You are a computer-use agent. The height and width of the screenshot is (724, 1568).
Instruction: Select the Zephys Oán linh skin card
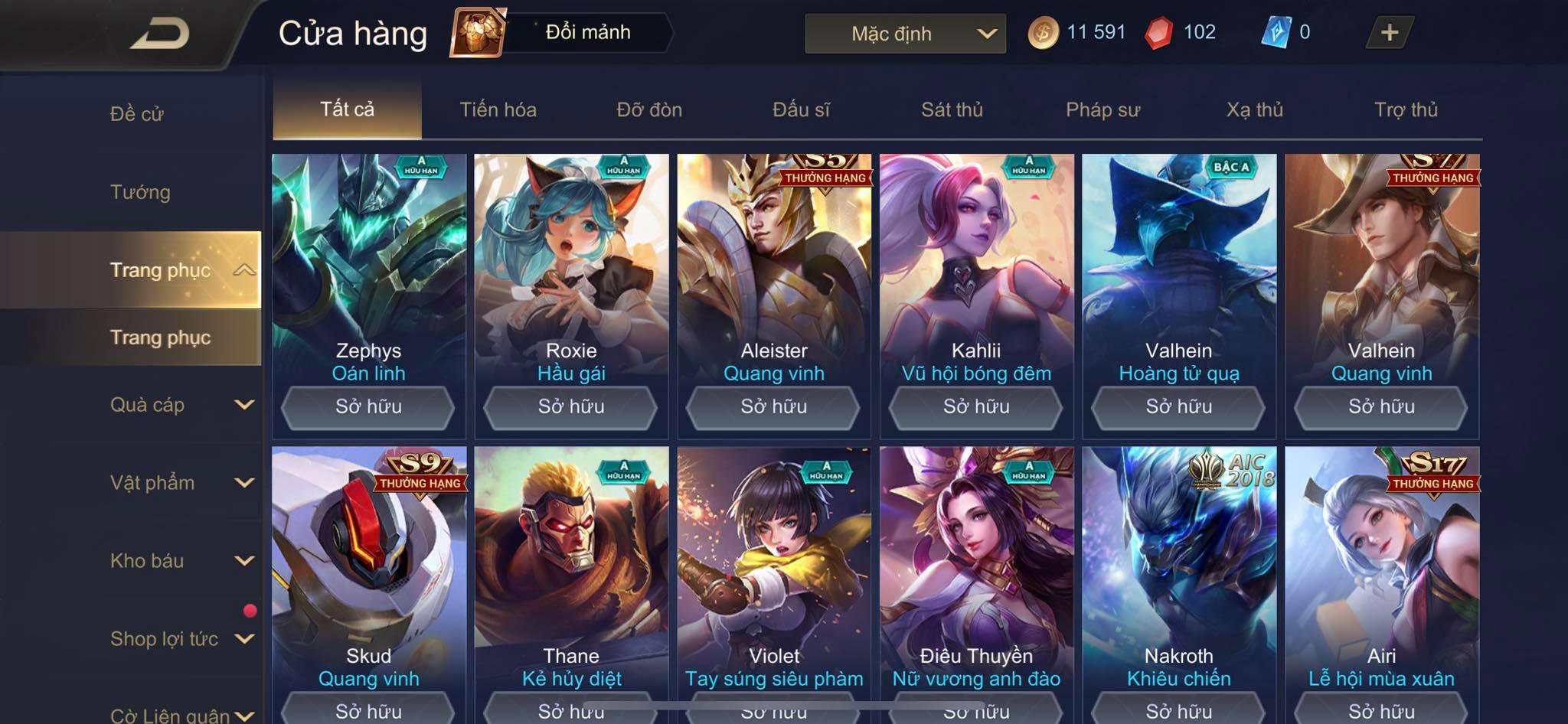(x=368, y=268)
